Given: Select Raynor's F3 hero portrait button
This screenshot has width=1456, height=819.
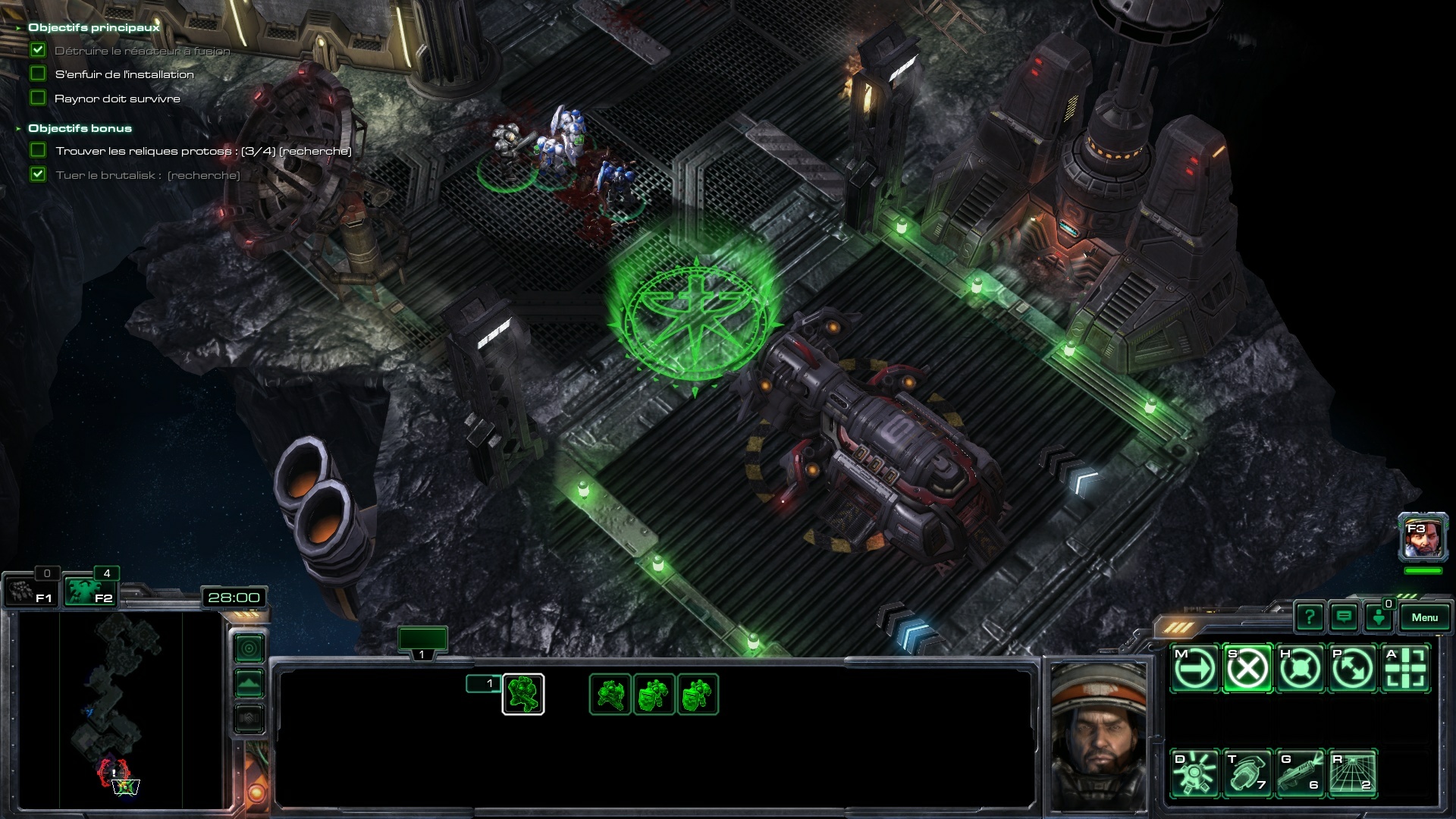Looking at the screenshot, I should [1423, 538].
